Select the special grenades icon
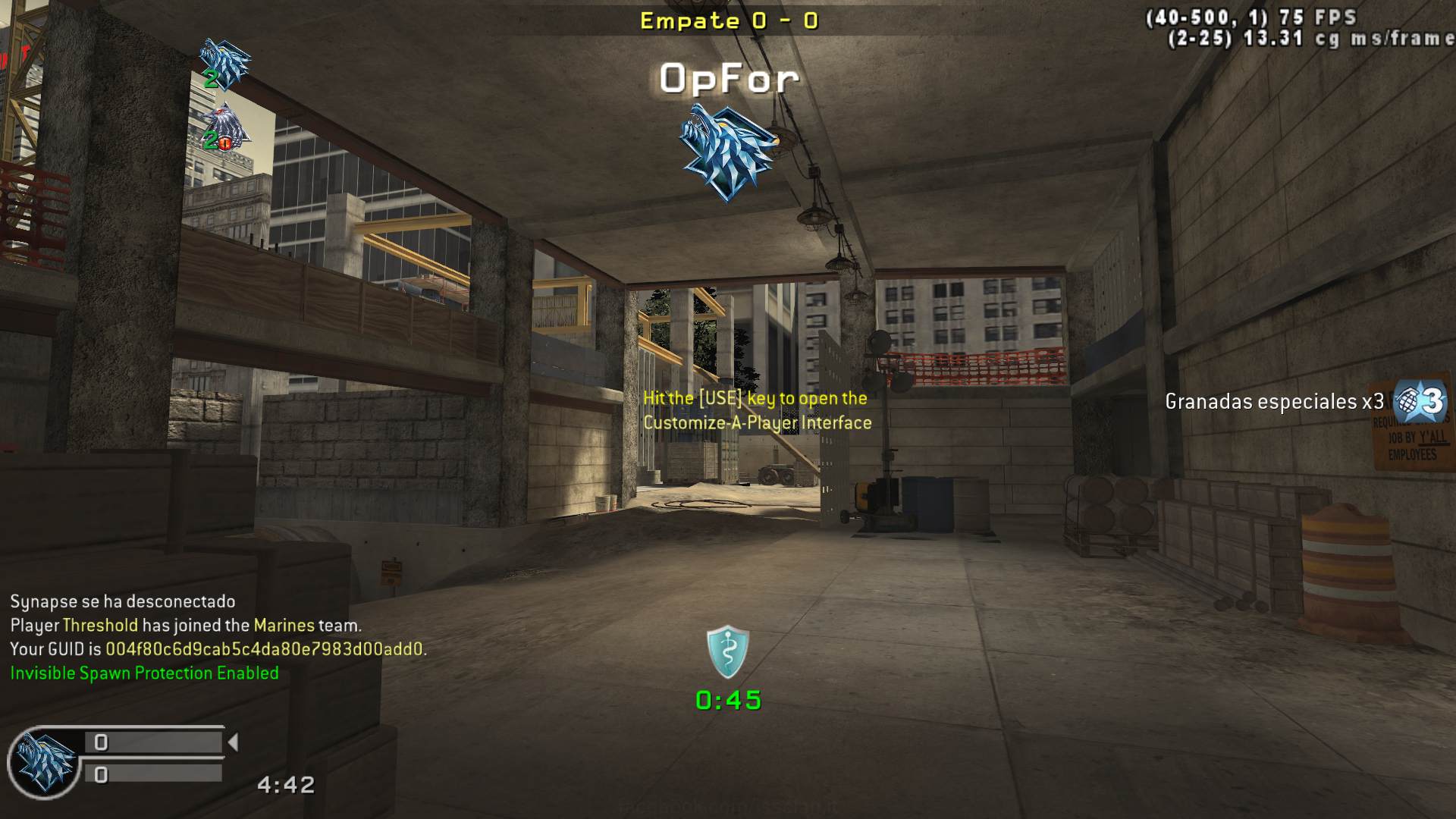This screenshot has width=1456, height=819. pos(1420,400)
